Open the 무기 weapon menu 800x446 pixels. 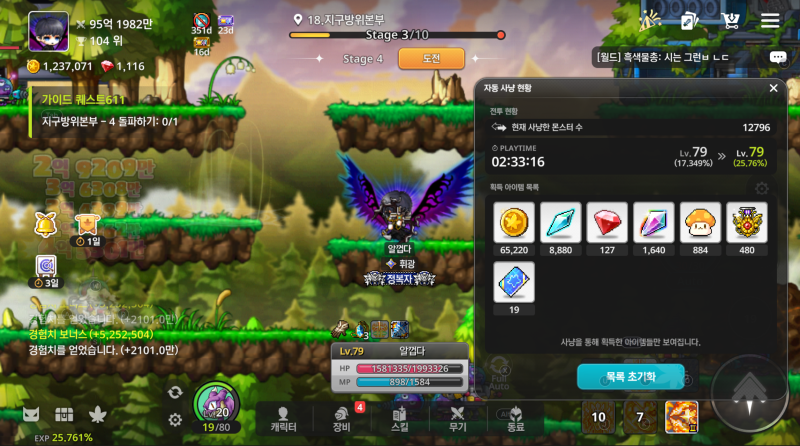pyautogui.click(x=458, y=419)
